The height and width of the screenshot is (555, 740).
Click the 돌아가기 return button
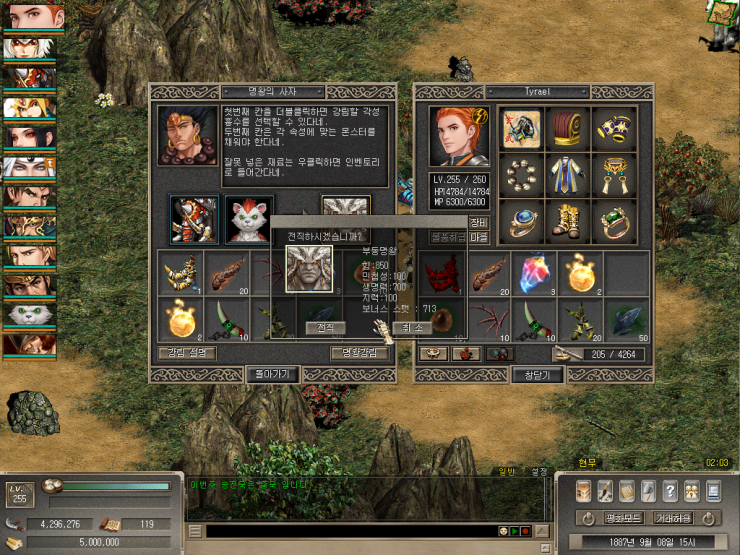(273, 374)
